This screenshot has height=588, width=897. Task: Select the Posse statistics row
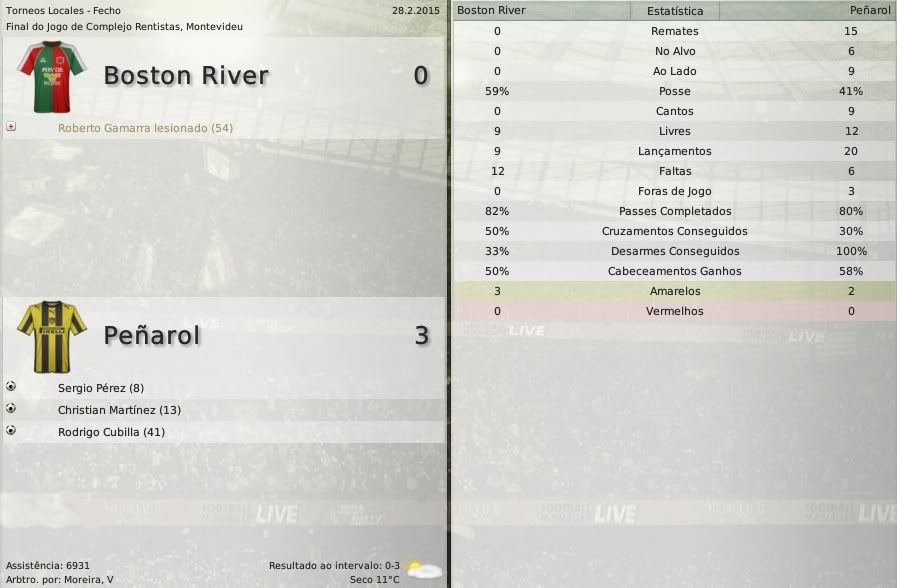[675, 91]
